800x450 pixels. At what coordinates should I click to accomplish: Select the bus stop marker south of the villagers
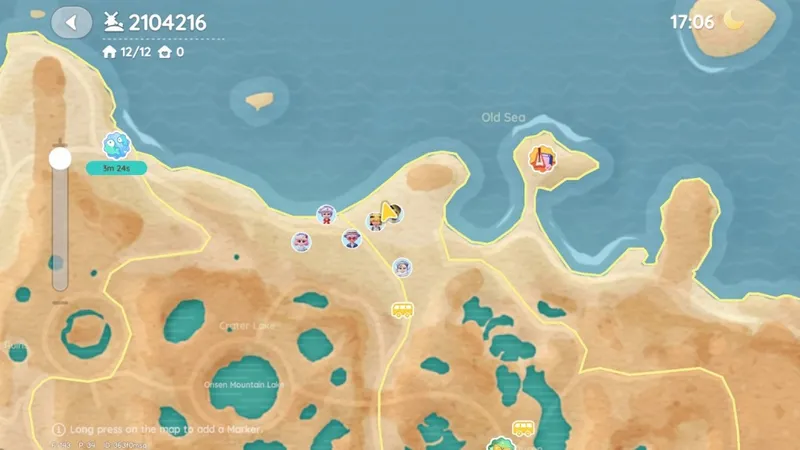click(x=402, y=310)
